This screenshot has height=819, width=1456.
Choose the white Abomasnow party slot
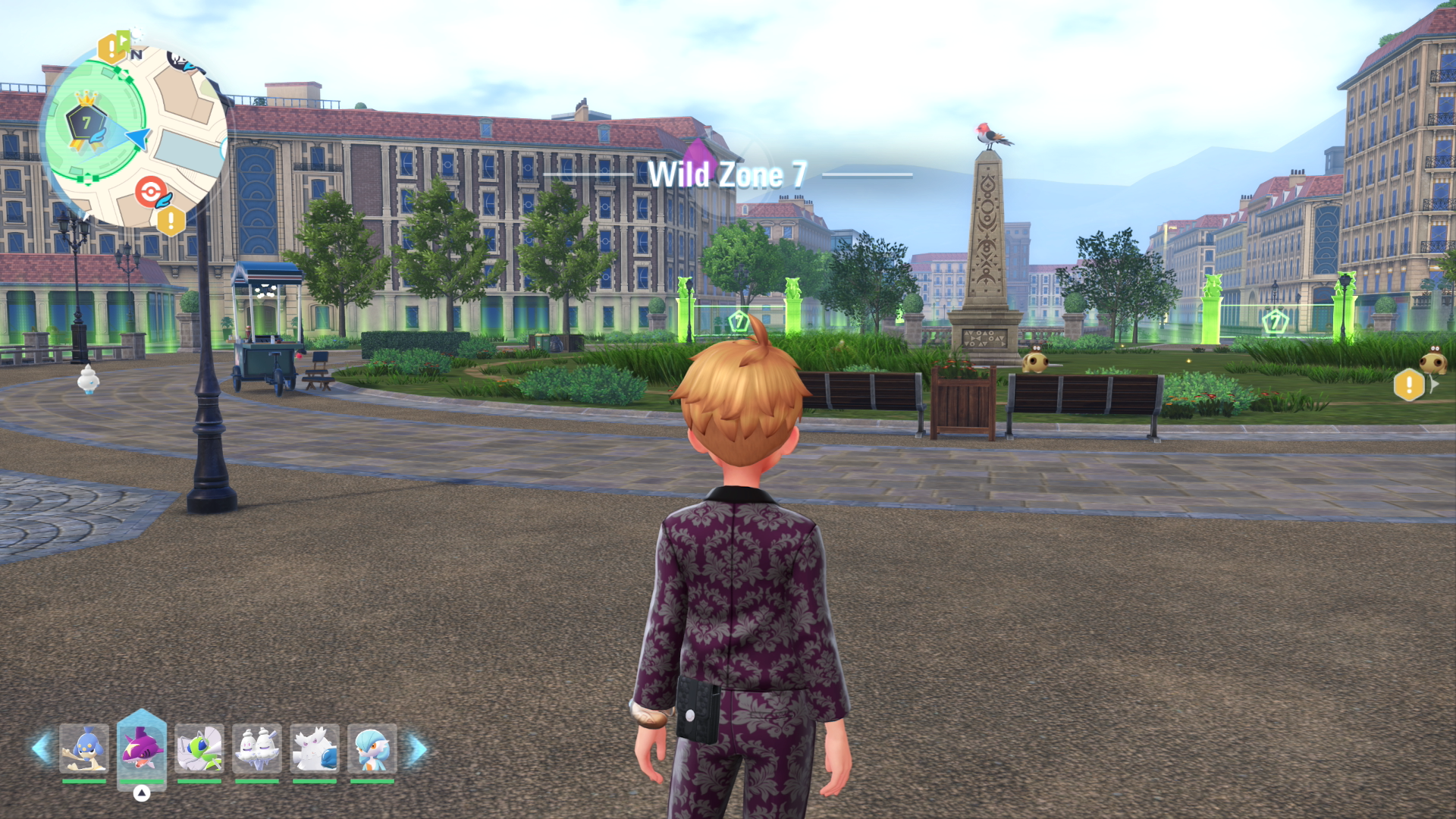(315, 748)
